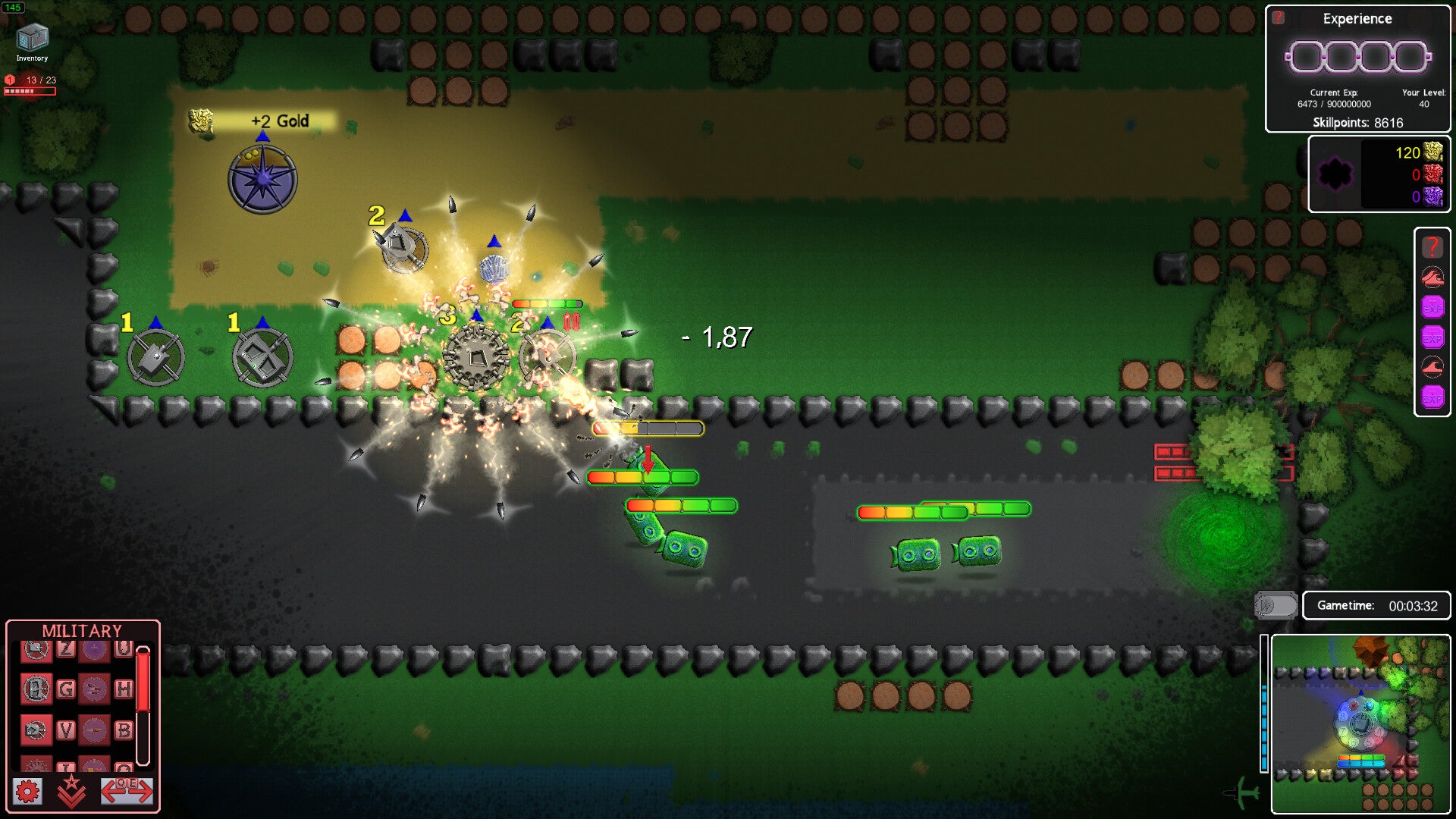This screenshot has width=1456, height=819.
Task: Click the minimap view
Action: pyautogui.click(x=1360, y=723)
